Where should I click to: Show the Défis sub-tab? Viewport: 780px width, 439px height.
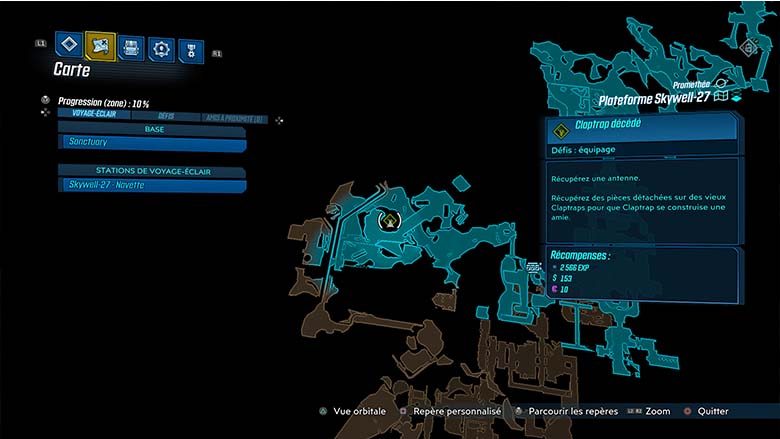166,117
